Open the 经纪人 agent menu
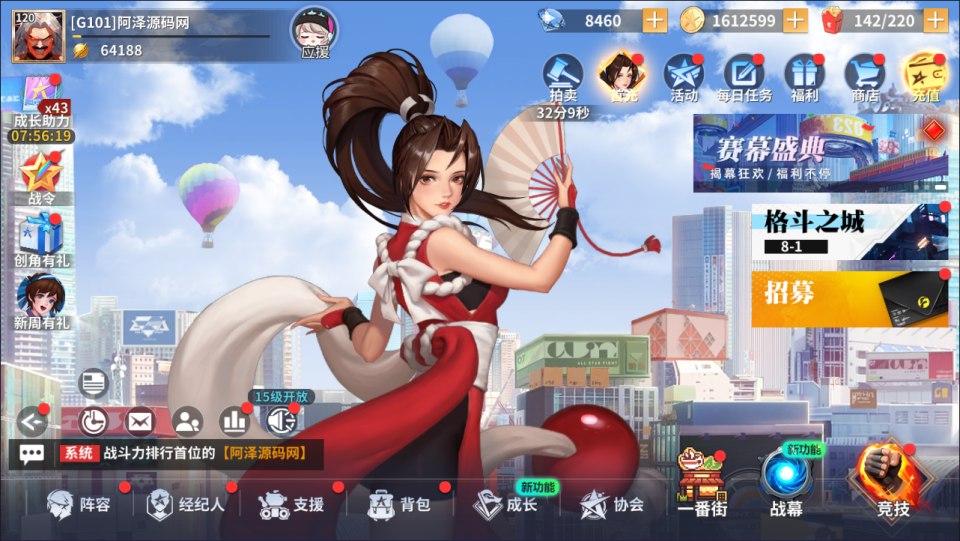The image size is (960, 541). 186,504
